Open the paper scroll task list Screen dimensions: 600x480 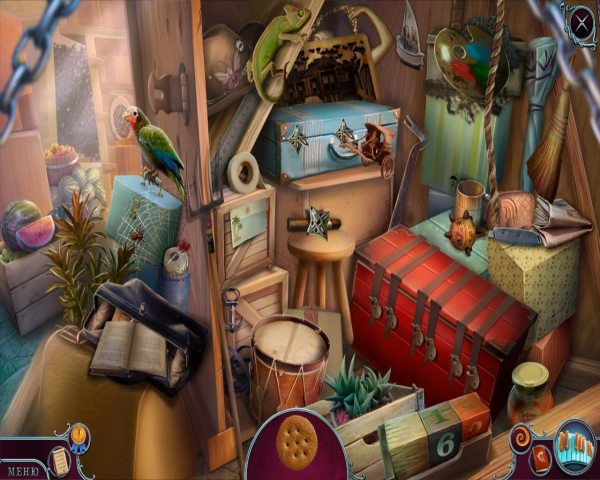60,459
